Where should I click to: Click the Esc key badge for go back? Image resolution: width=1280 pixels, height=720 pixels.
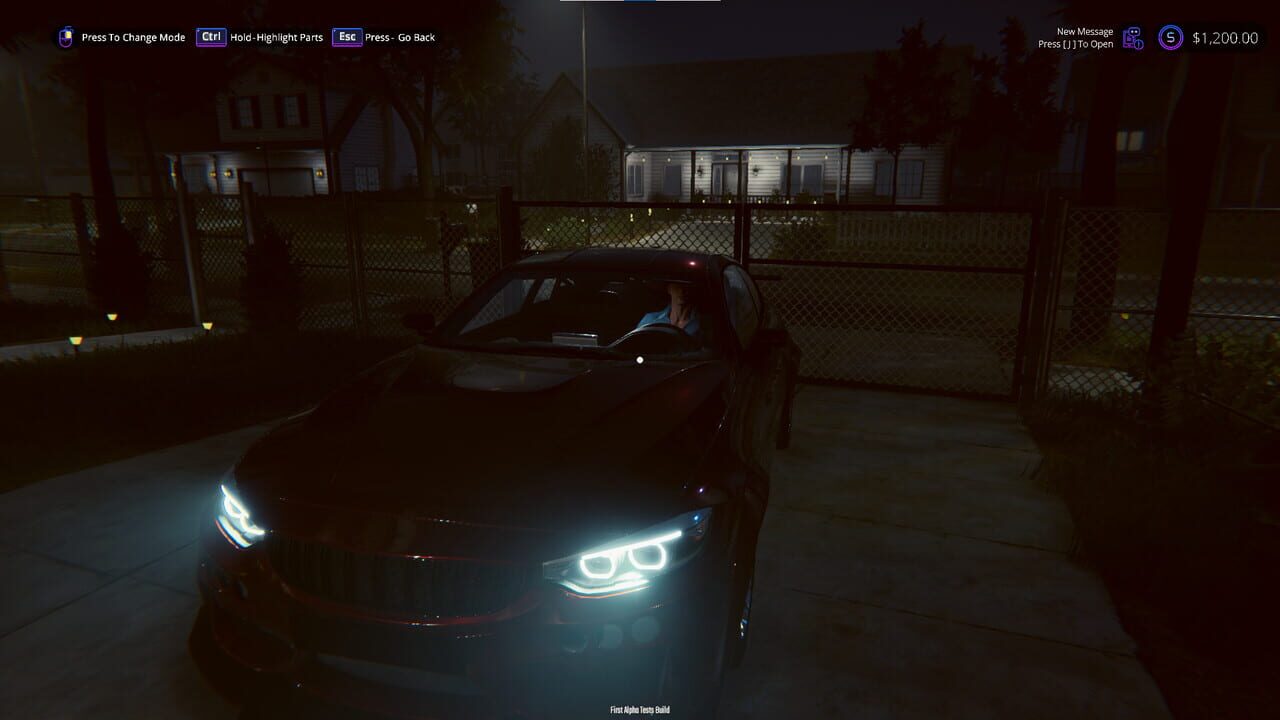click(x=347, y=36)
